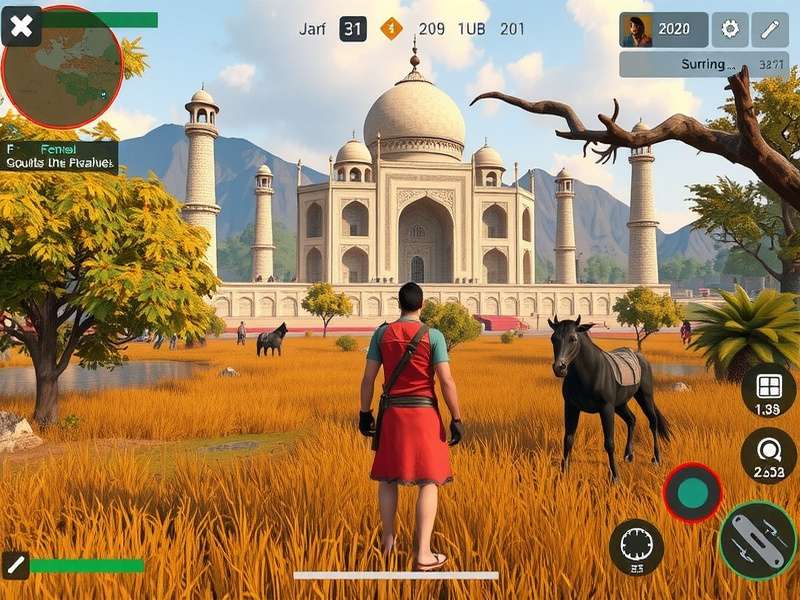
Task: Open the four-square grid inventory button
Action: point(768,390)
